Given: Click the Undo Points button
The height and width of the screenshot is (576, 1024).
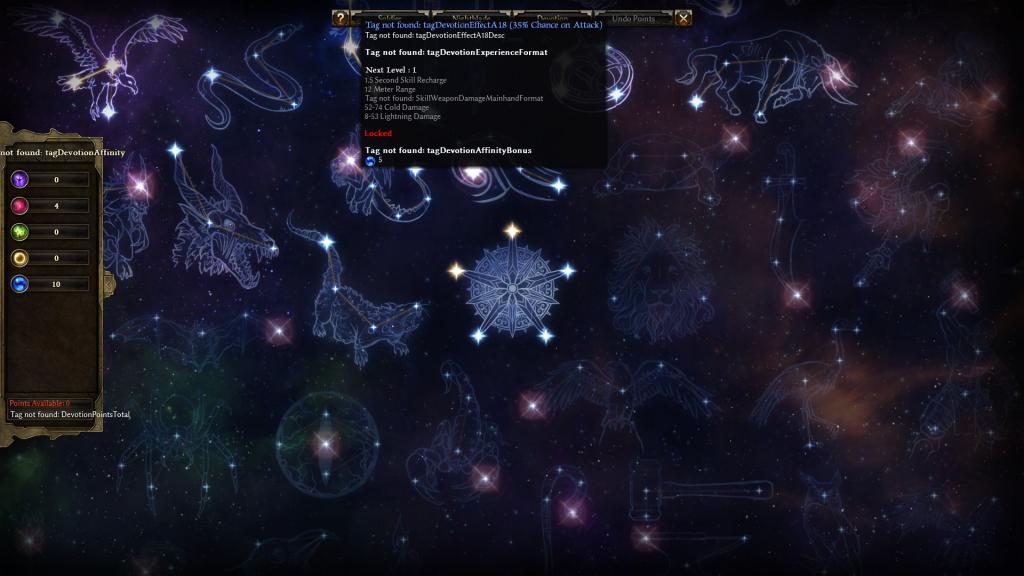Looking at the screenshot, I should click(633, 18).
